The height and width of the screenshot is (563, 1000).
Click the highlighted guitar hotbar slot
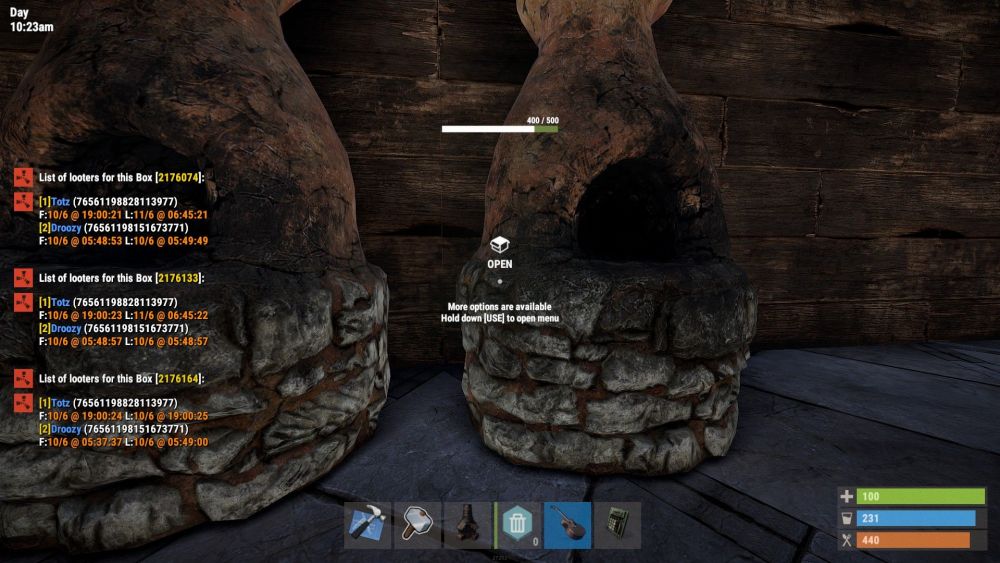(x=568, y=525)
